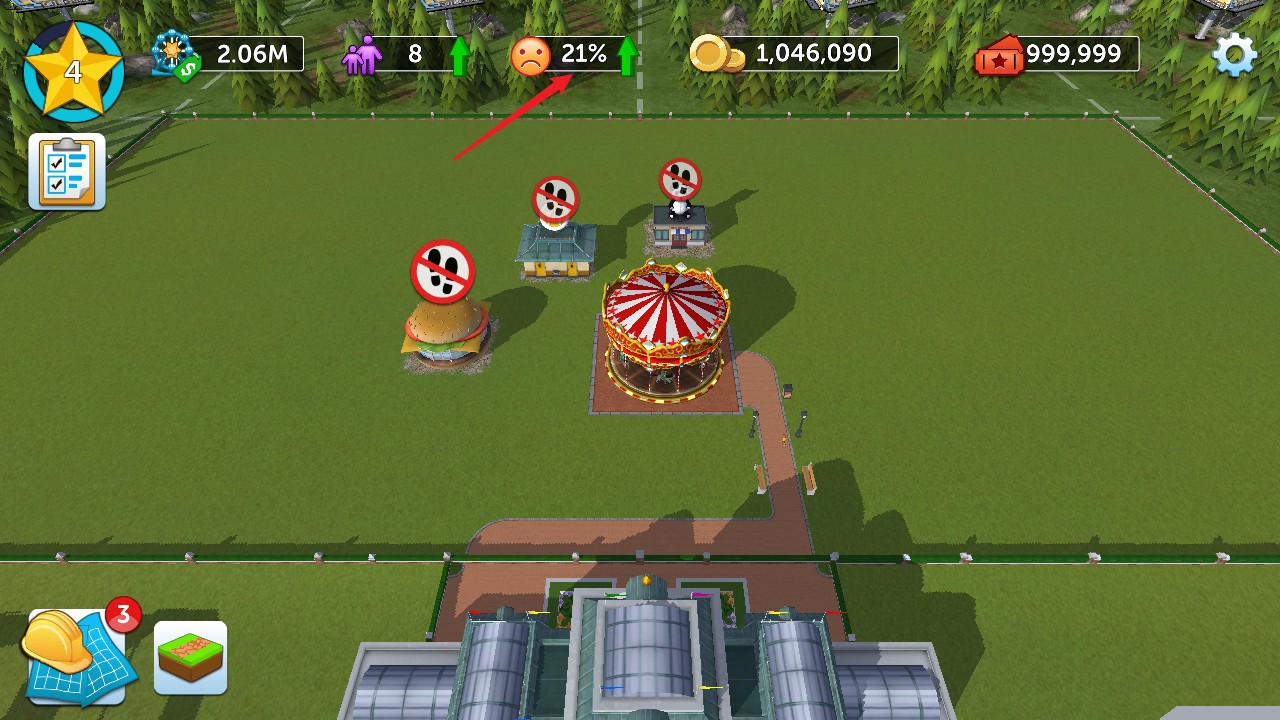1280x720 pixels.
Task: Select the terrain path editing tool
Action: pos(190,657)
